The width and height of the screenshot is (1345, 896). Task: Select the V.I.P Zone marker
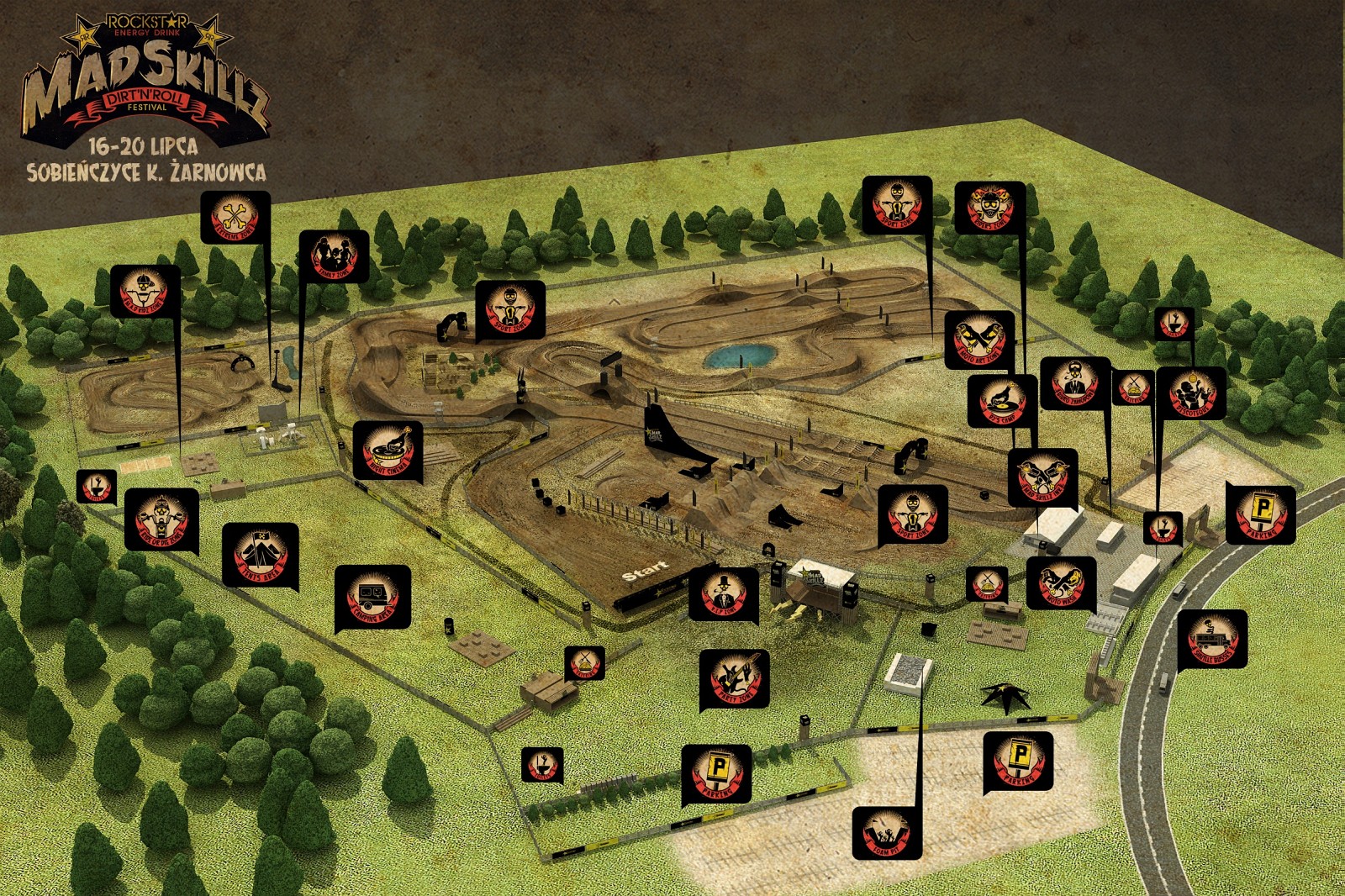(x=723, y=593)
